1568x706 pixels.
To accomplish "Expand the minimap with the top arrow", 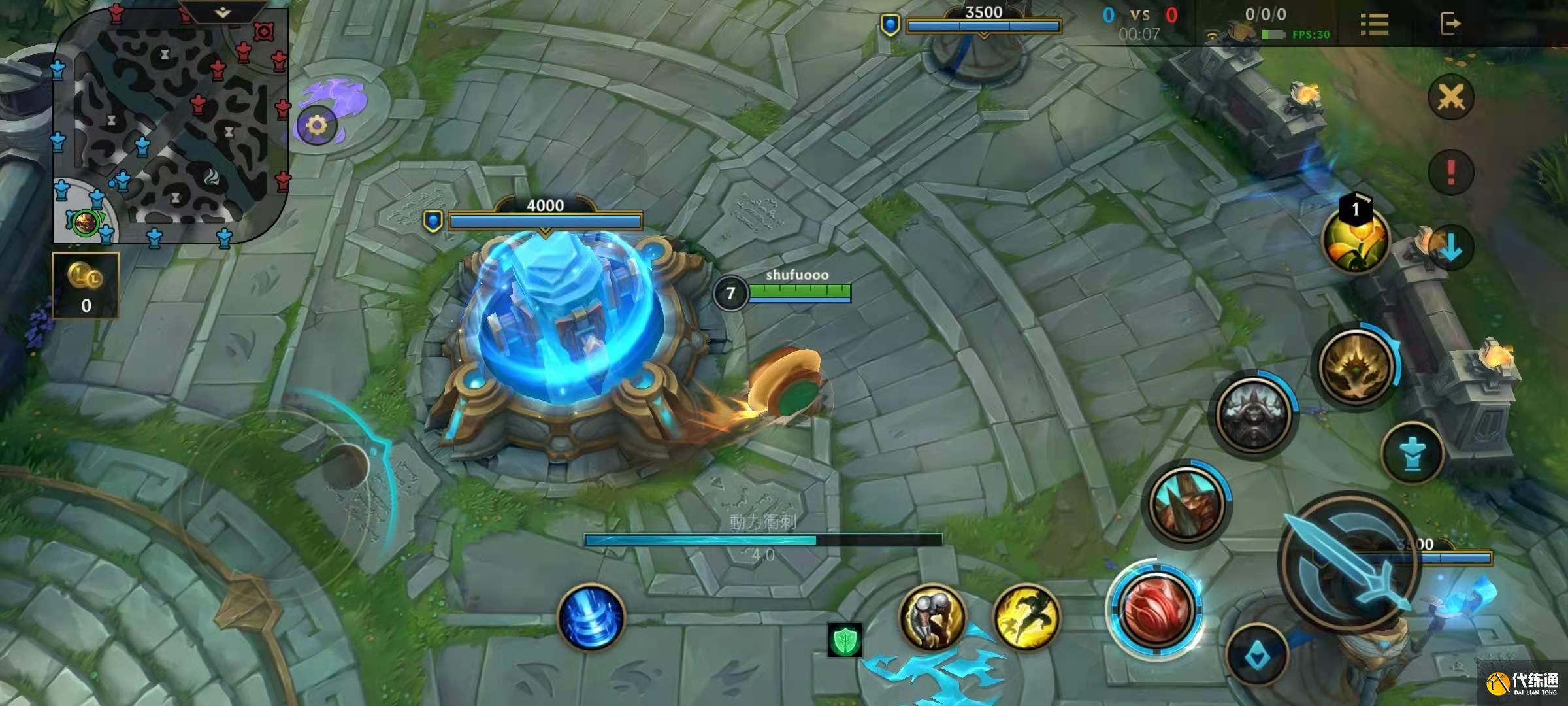I will click(x=222, y=12).
